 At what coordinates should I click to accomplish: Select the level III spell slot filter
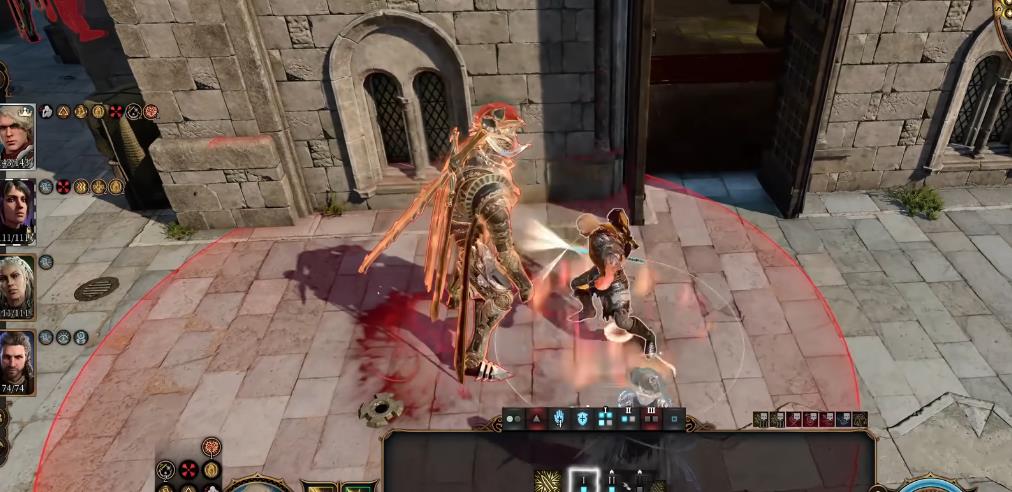point(652,420)
